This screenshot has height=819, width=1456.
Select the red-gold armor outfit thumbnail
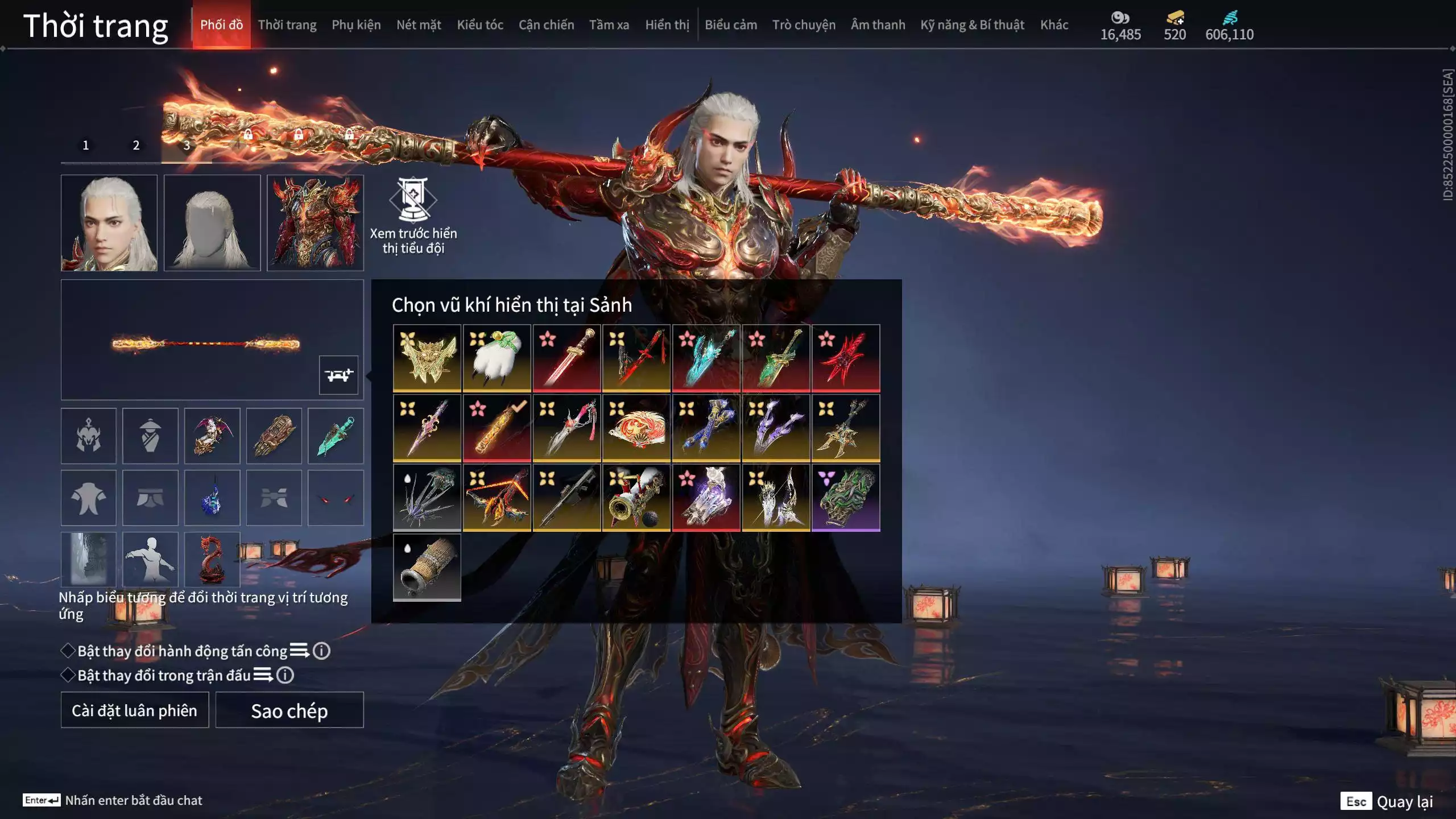click(x=315, y=222)
